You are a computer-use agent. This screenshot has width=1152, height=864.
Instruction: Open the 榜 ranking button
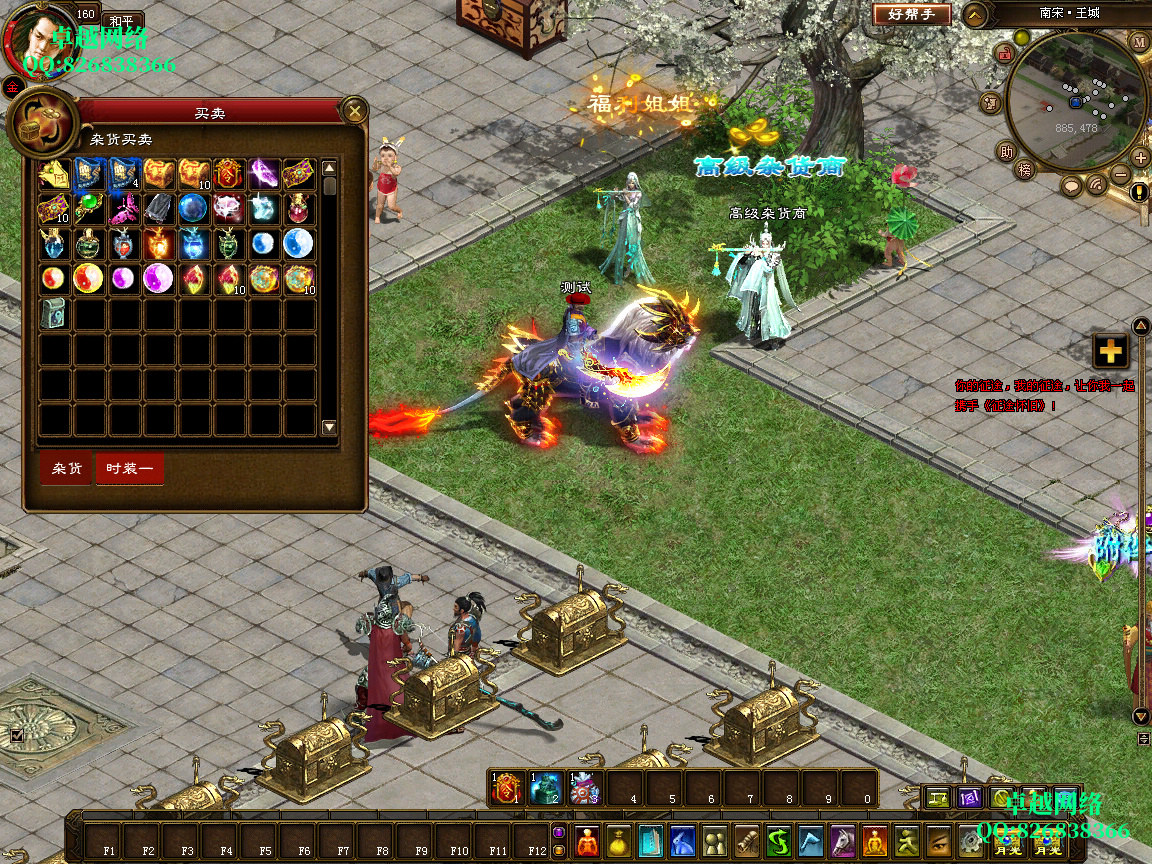pyautogui.click(x=1025, y=170)
